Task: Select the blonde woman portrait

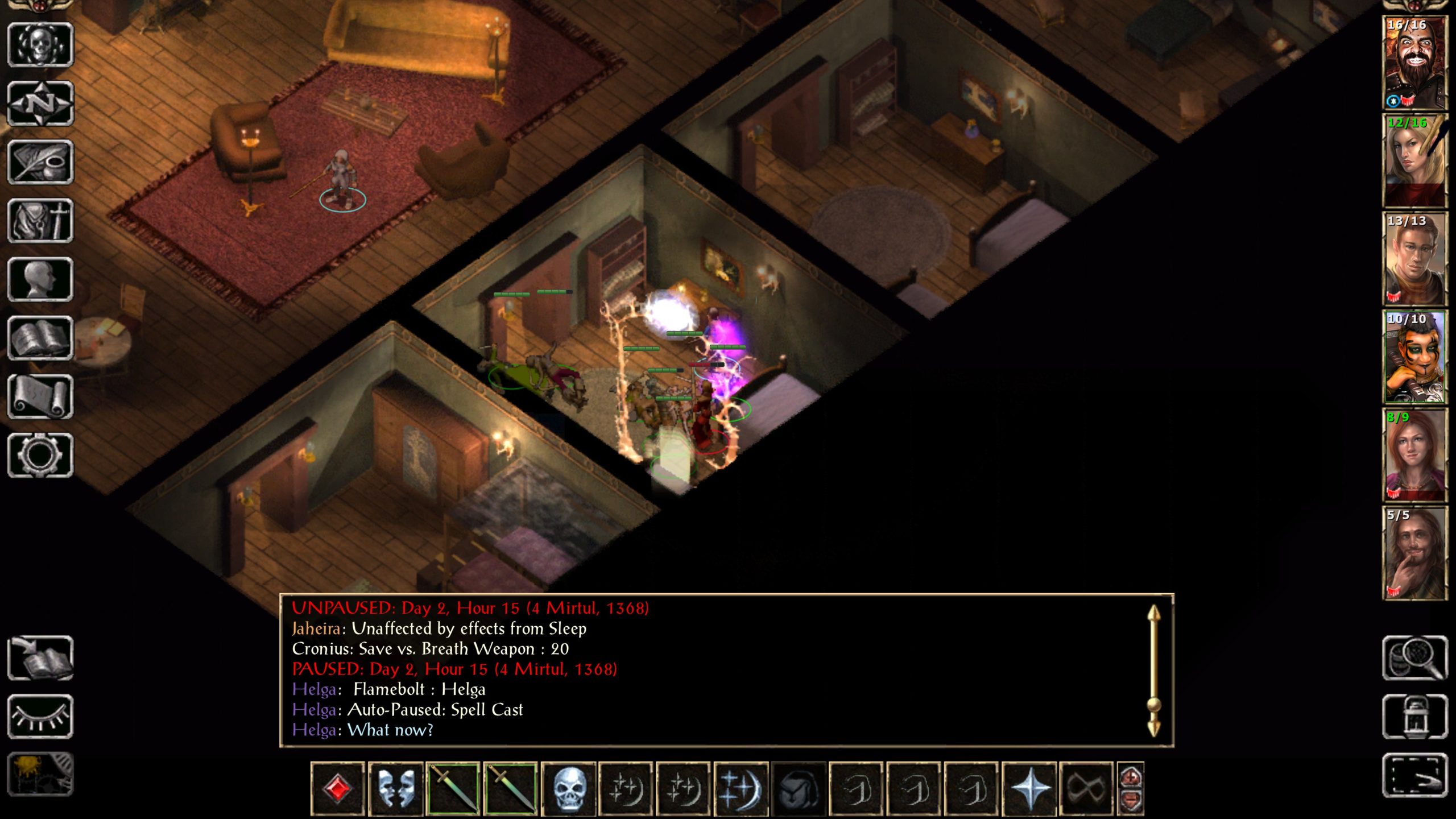Action: click(1414, 161)
